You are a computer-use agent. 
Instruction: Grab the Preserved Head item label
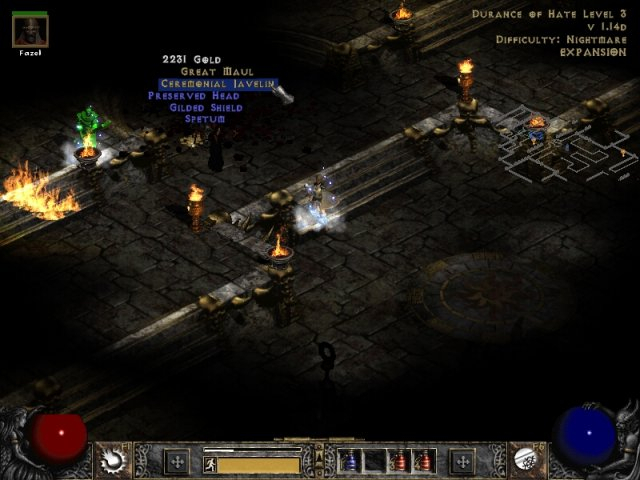point(195,96)
